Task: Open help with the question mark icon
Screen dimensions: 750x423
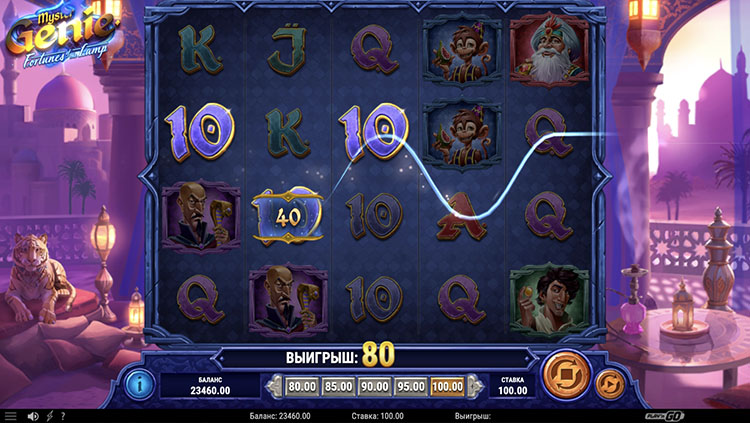Action: (x=63, y=416)
